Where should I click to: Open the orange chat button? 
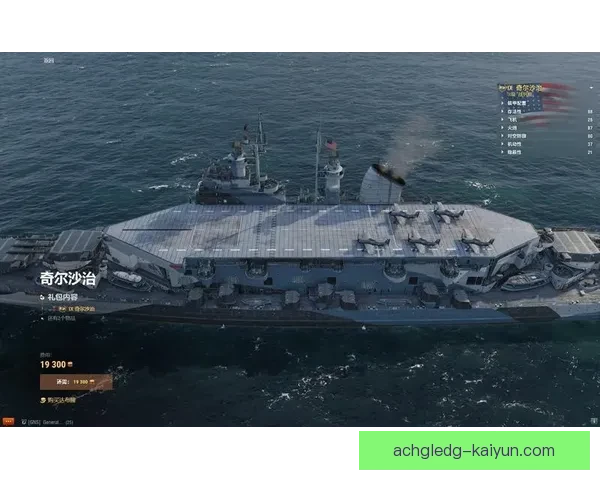pyautogui.click(x=9, y=422)
